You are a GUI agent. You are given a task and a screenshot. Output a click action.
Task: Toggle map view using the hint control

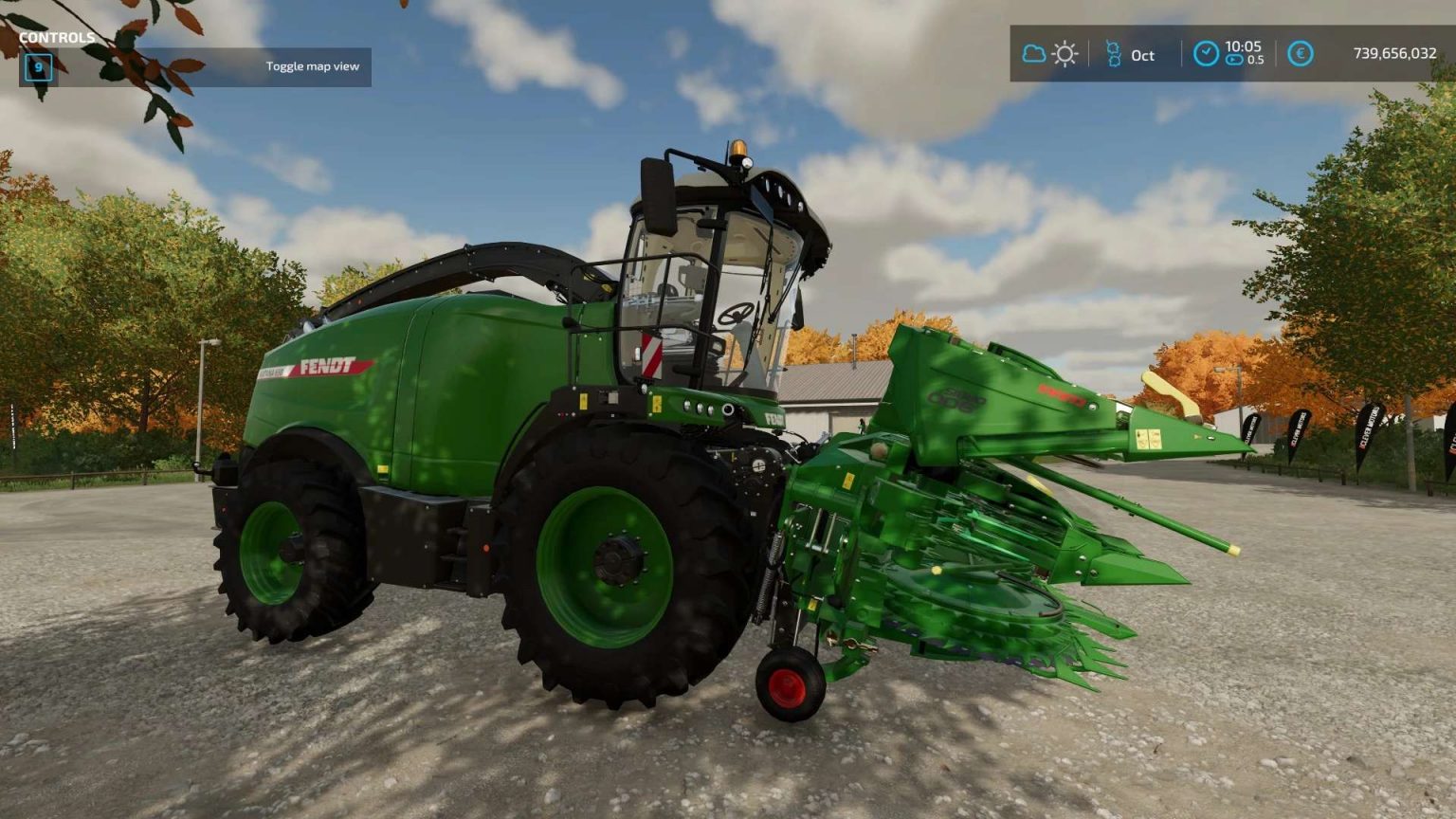[x=313, y=66]
